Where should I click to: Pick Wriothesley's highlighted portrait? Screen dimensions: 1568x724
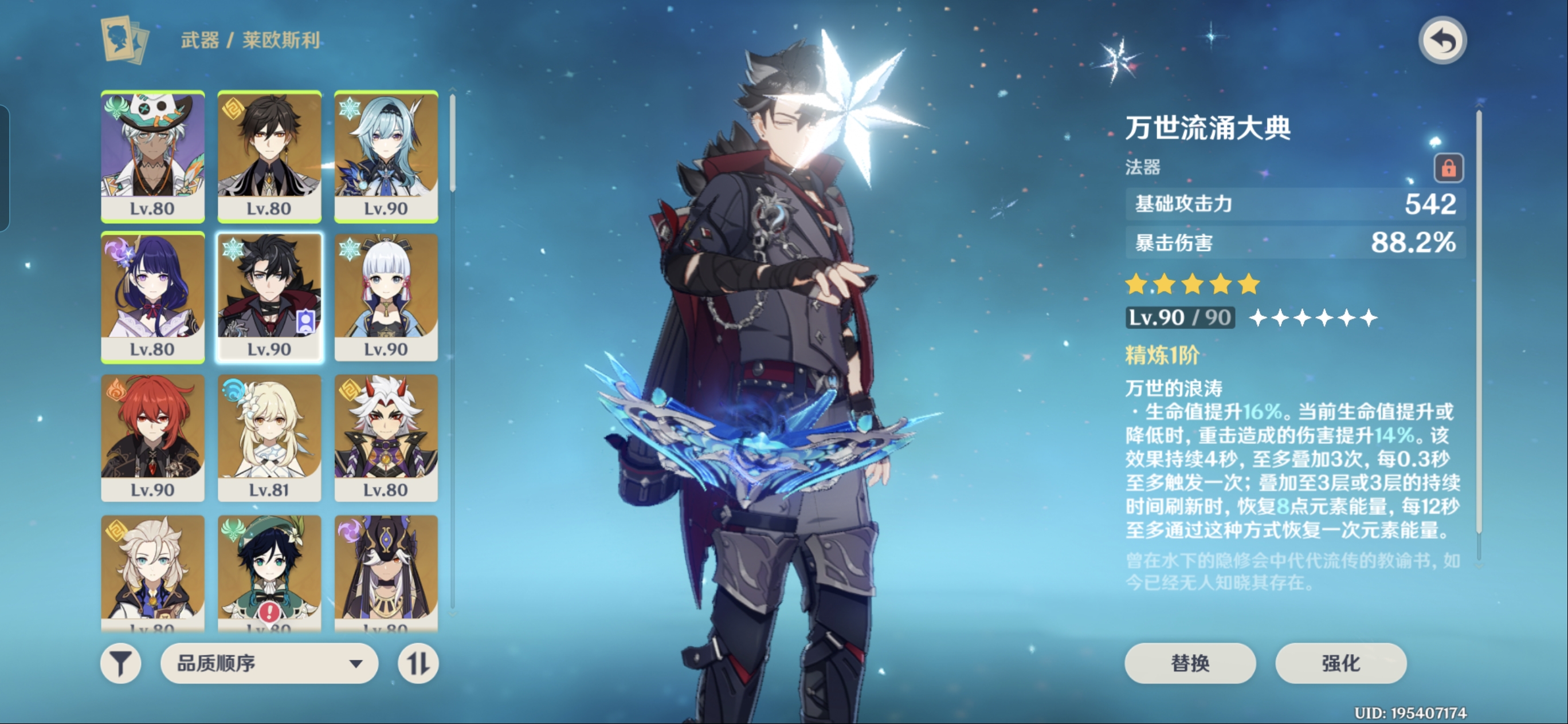(x=269, y=297)
